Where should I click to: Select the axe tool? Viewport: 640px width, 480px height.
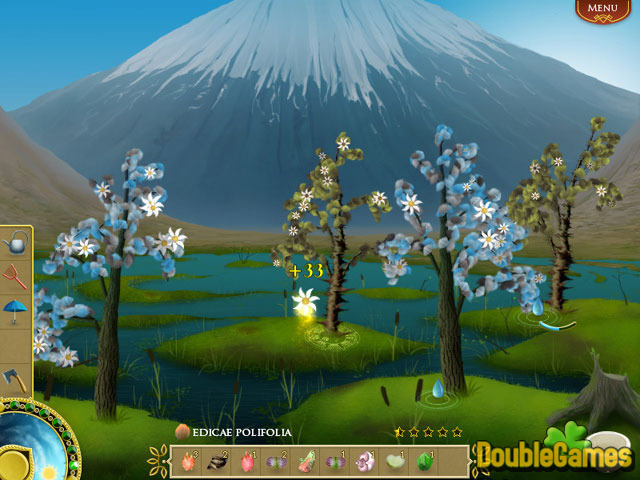tap(15, 379)
